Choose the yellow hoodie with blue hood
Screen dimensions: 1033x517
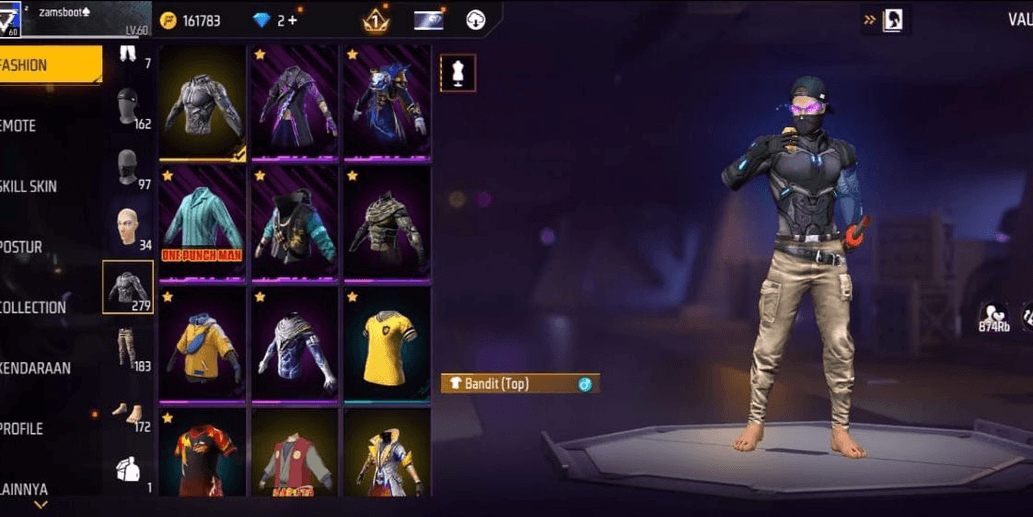click(203, 345)
